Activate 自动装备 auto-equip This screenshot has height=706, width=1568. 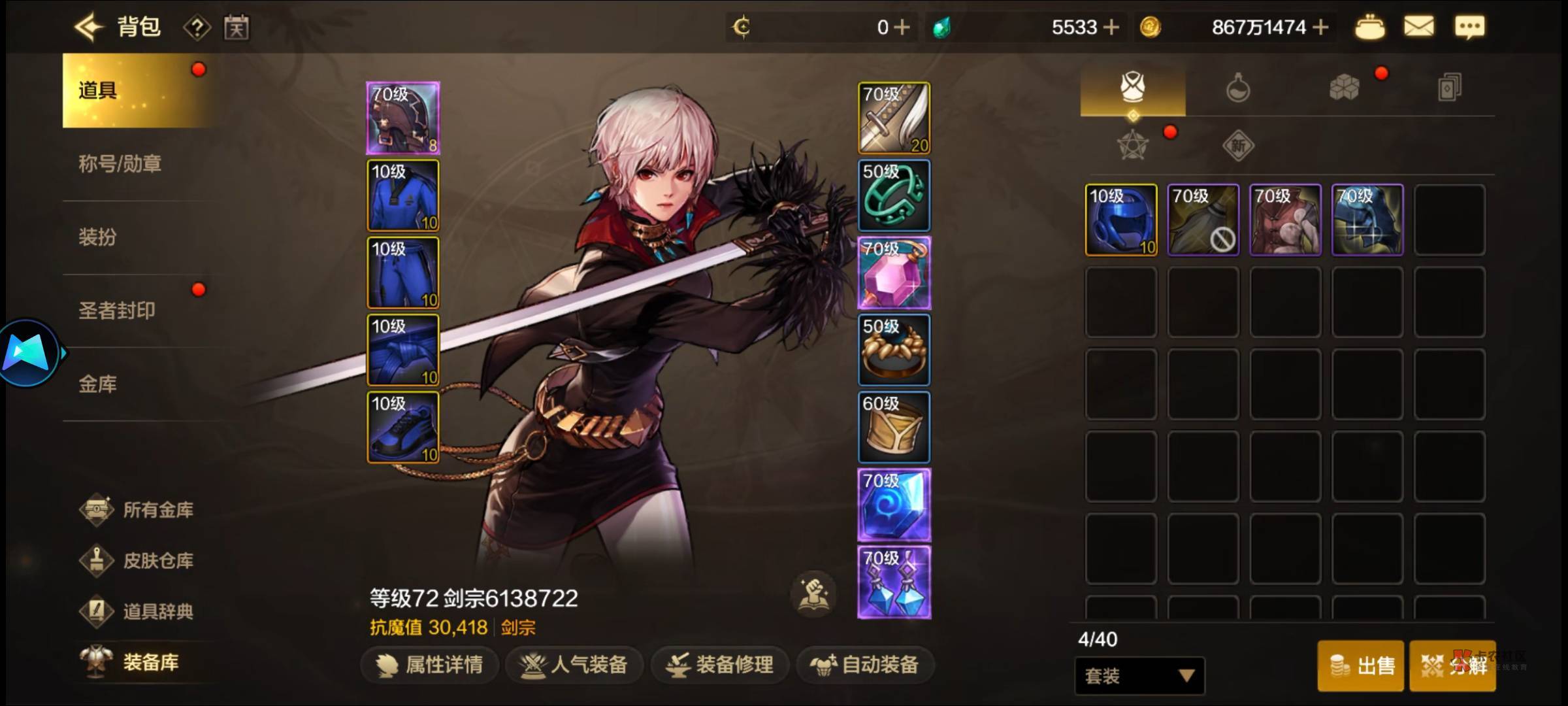[x=865, y=665]
